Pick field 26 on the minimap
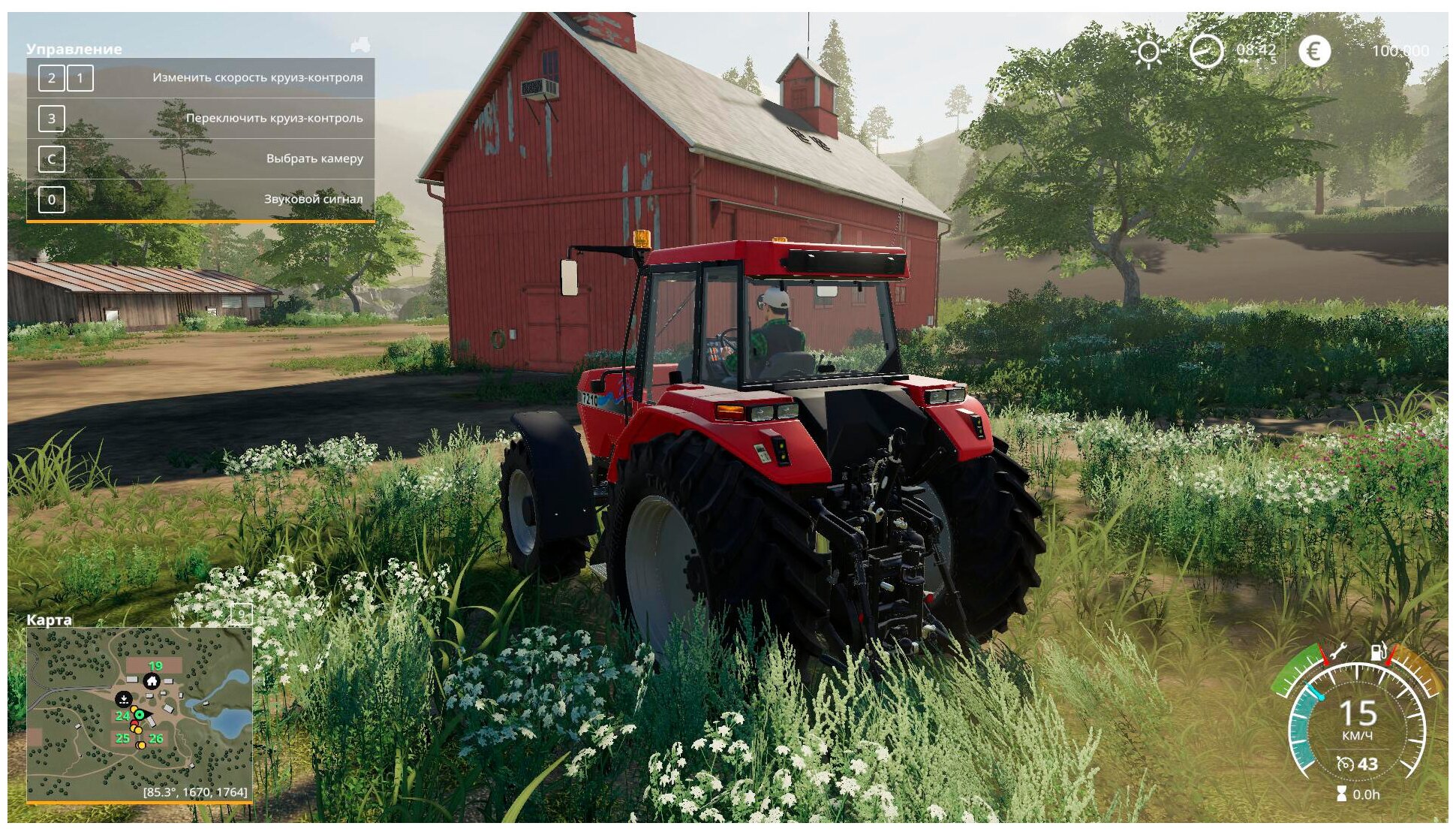Image resolution: width=1456 pixels, height=832 pixels. [x=155, y=738]
